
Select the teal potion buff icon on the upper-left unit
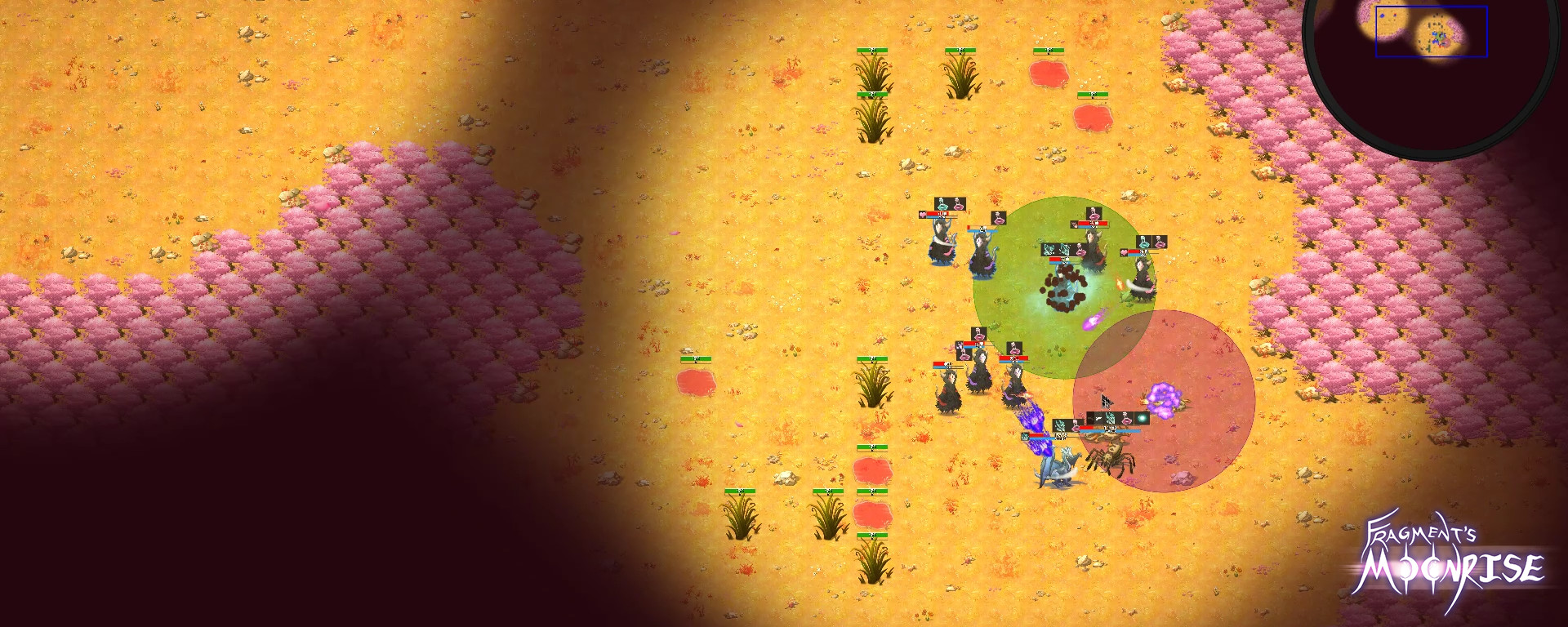coord(942,203)
